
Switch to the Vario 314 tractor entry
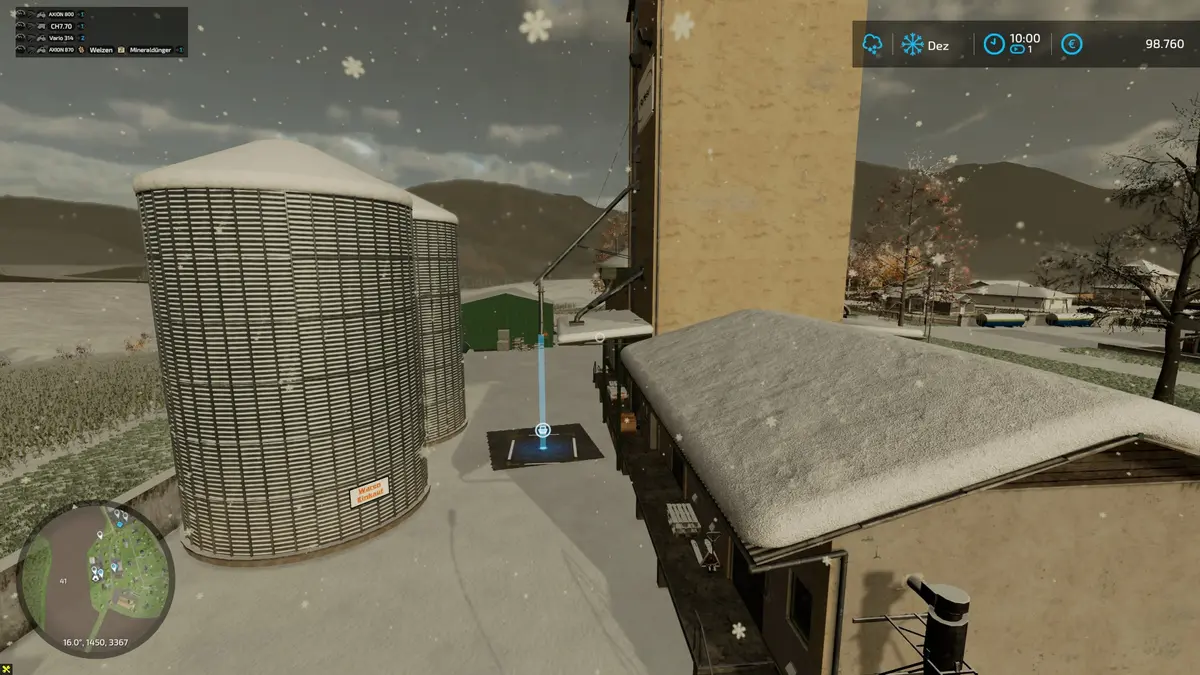tap(62, 37)
